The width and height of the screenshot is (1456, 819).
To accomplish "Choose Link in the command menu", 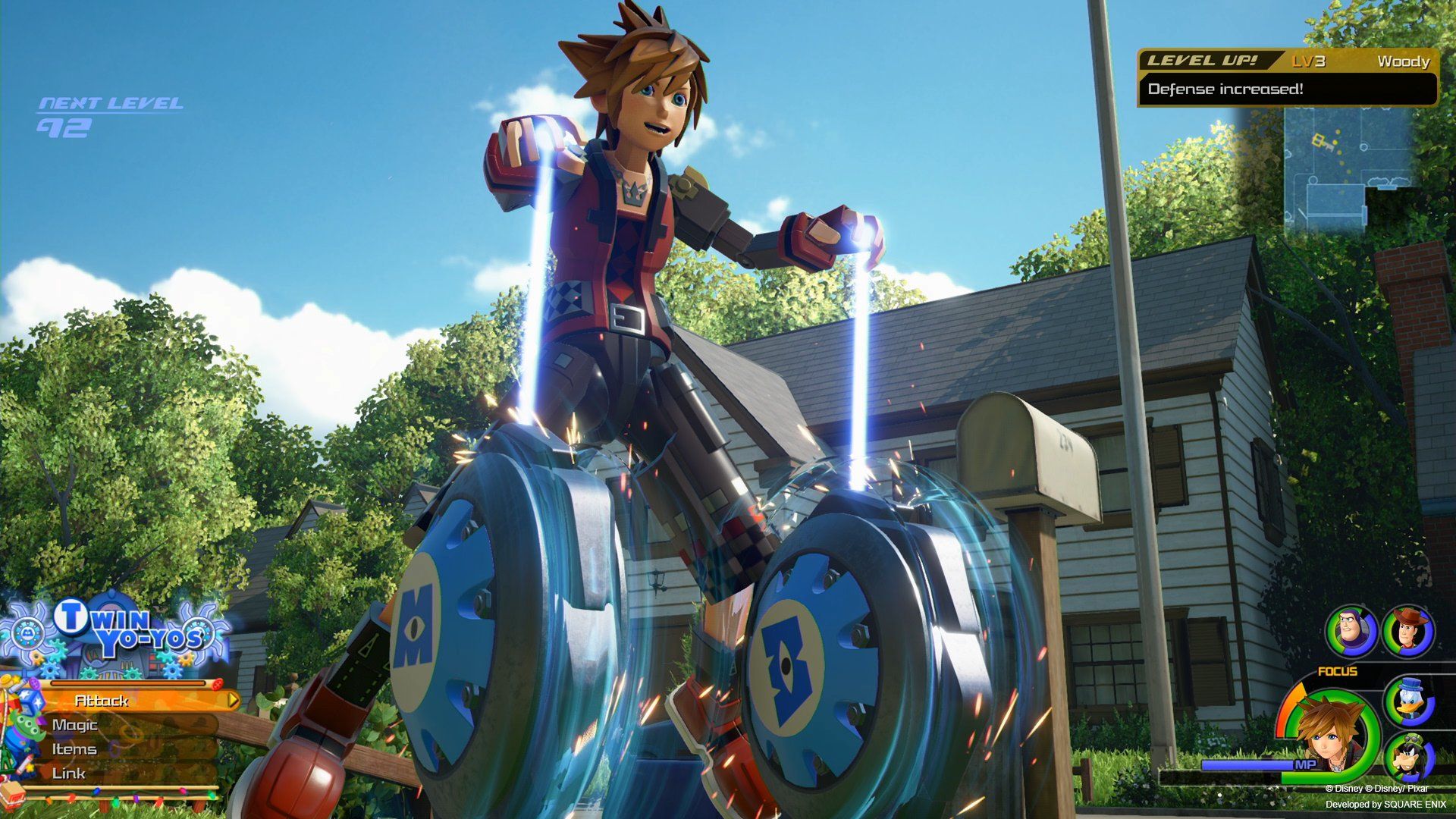I will point(67,773).
